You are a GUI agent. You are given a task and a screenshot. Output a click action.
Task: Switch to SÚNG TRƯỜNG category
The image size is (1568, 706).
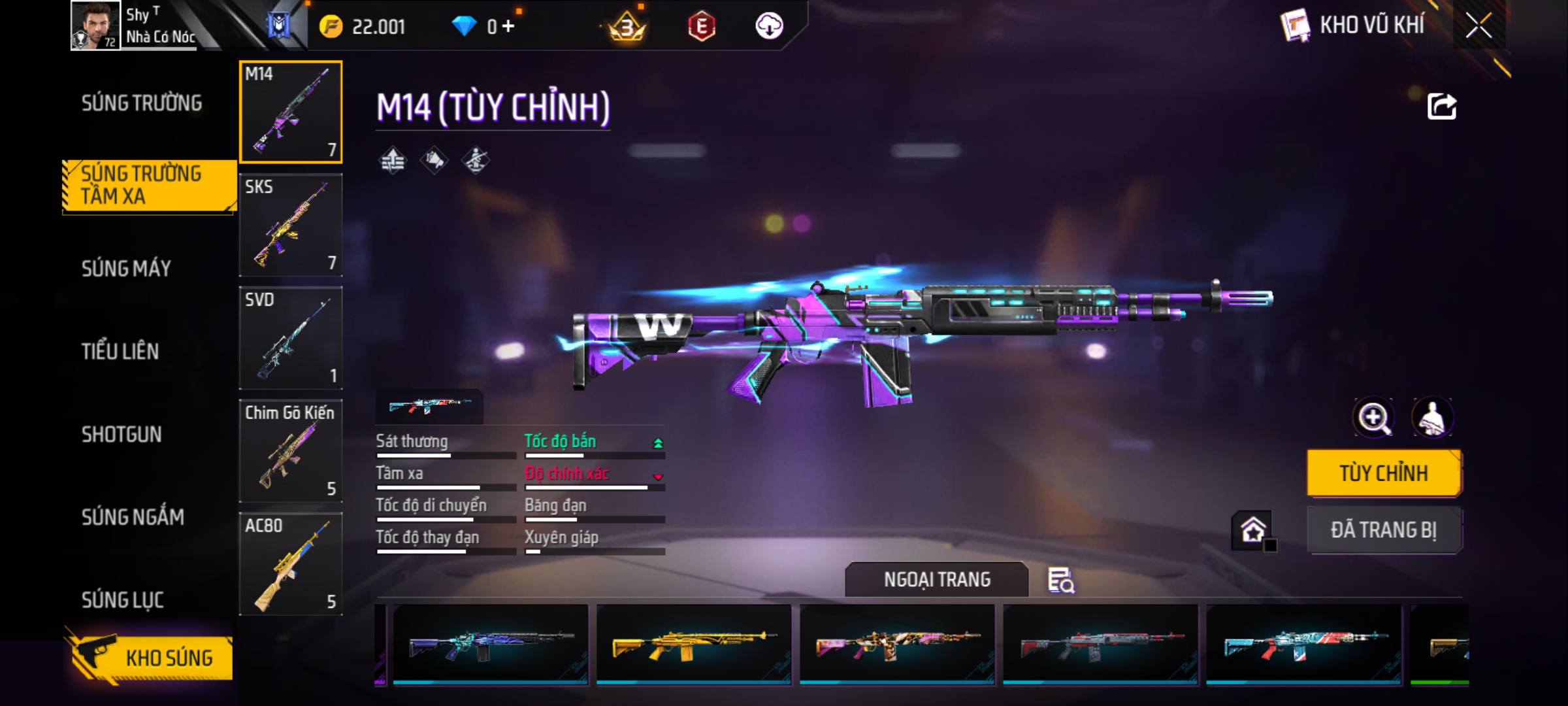(x=142, y=103)
